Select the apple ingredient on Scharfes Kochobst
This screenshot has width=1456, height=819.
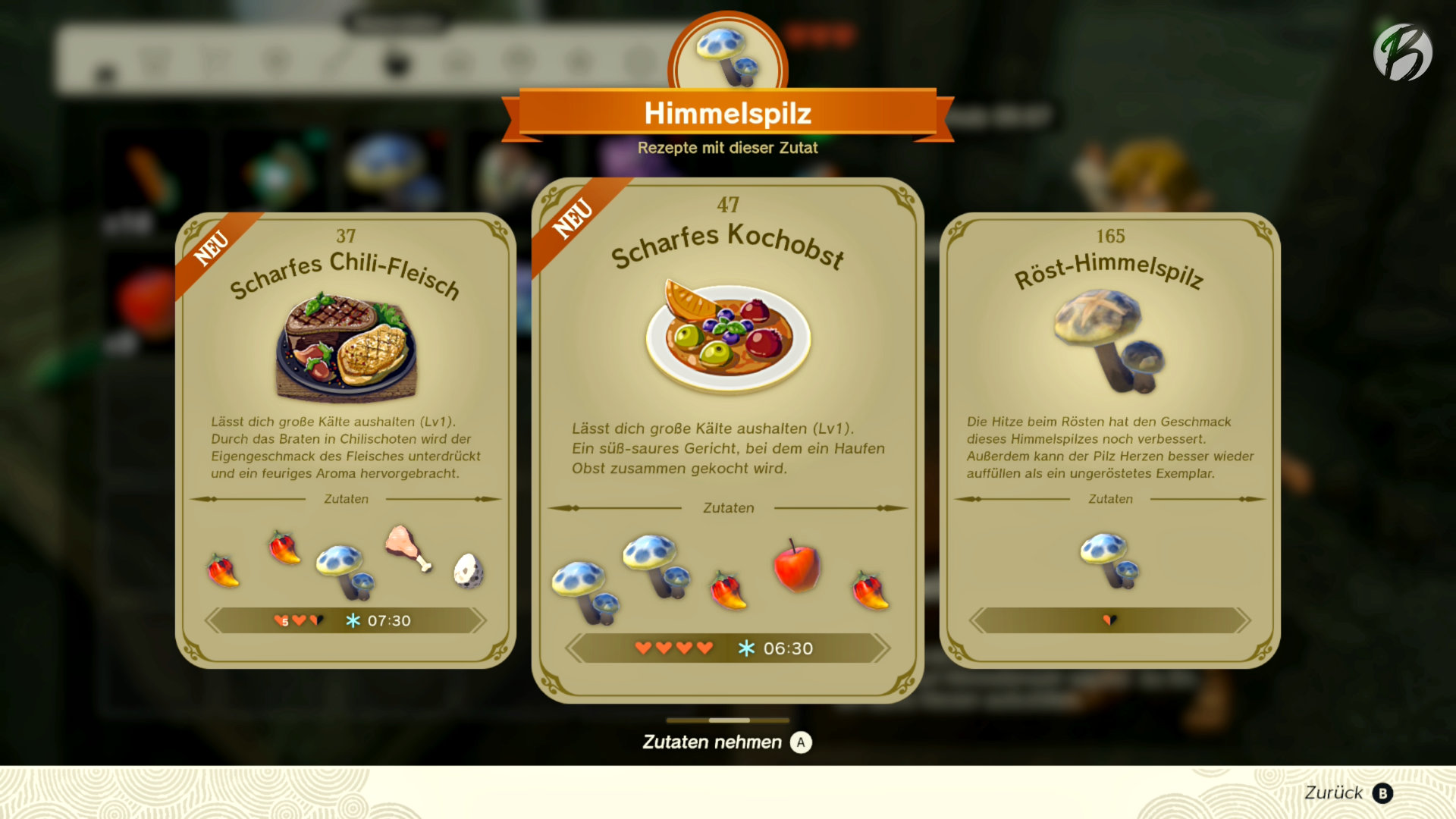[x=796, y=566]
